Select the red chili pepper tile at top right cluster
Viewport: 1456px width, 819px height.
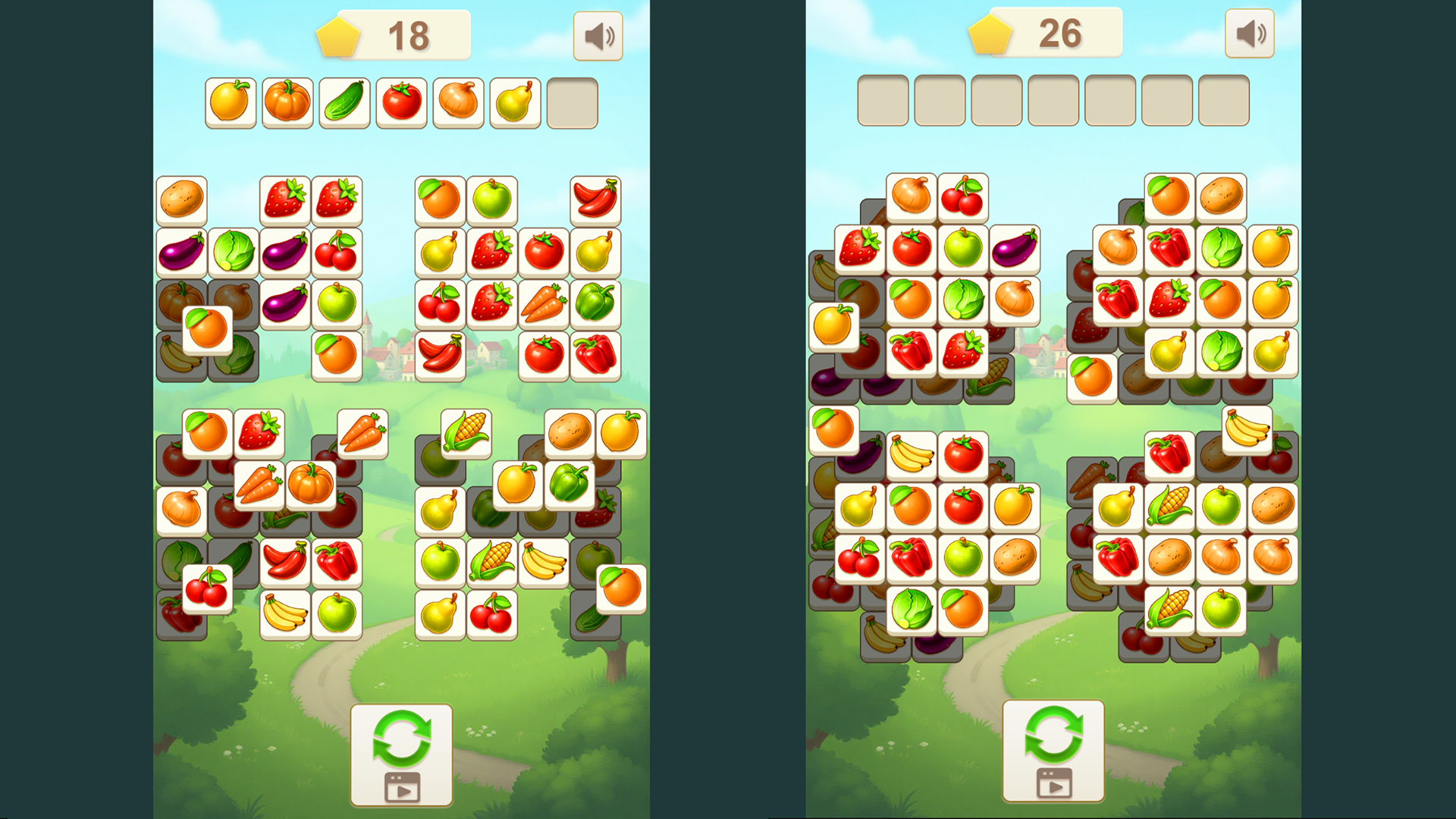(x=597, y=199)
